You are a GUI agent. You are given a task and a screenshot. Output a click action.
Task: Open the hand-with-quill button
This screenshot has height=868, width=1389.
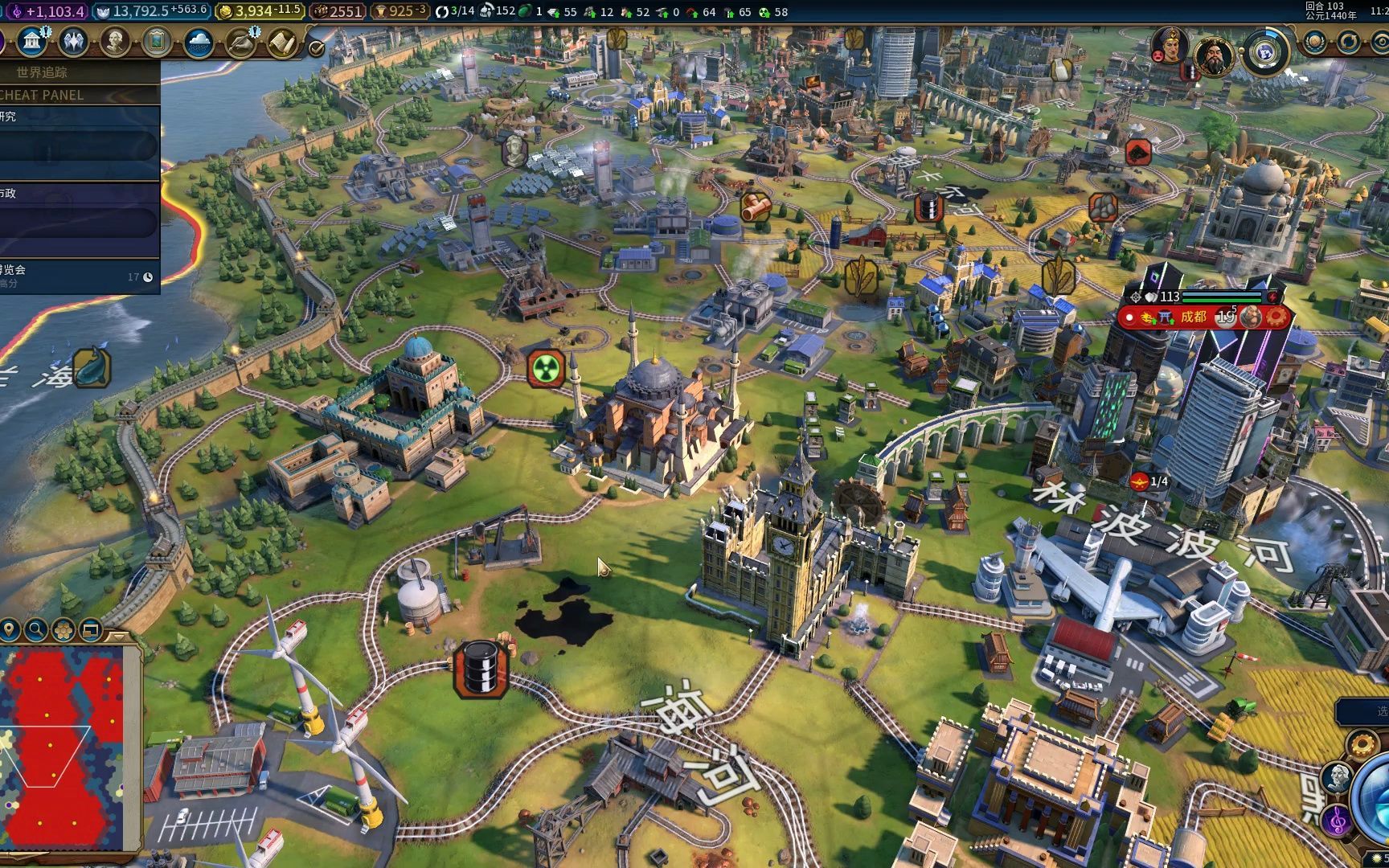coord(240,43)
